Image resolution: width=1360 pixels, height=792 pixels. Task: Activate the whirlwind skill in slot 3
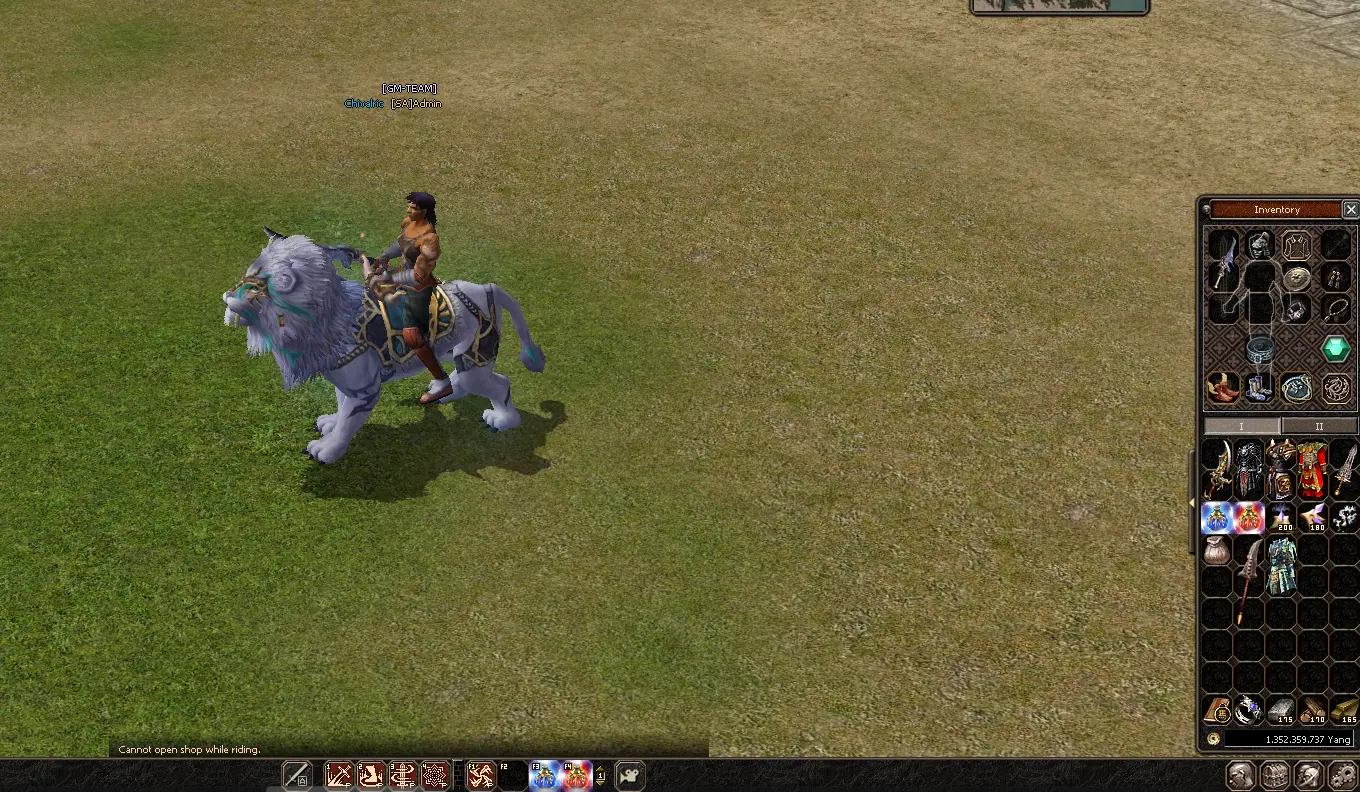pos(403,775)
